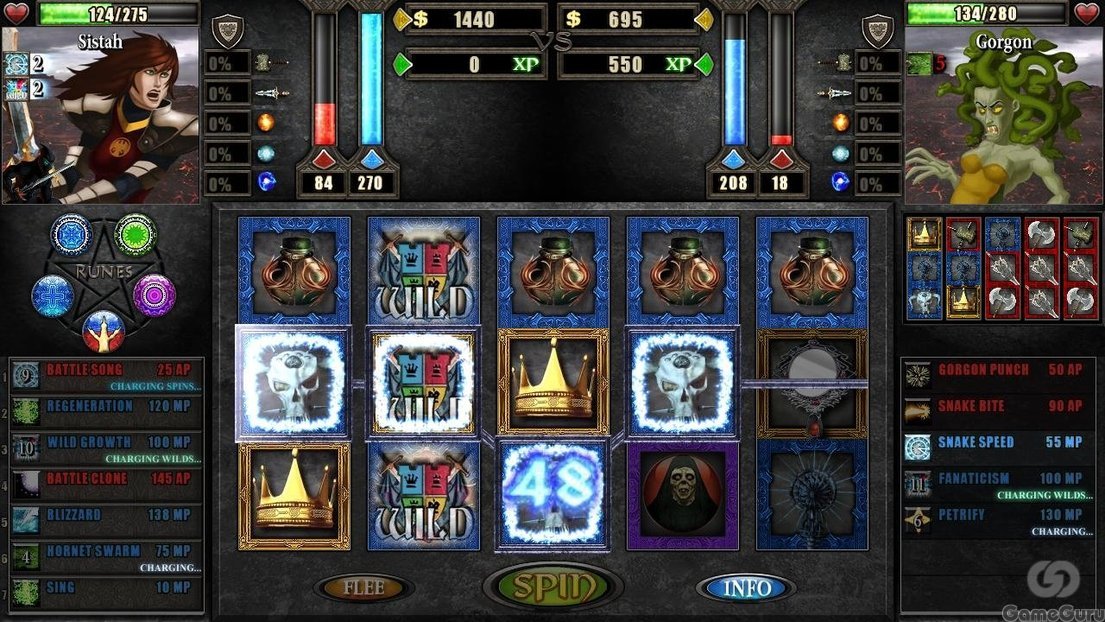Viewport: 1105px width, 622px height.
Task: Select the Battle Clone ability
Action: pyautogui.click(x=106, y=481)
